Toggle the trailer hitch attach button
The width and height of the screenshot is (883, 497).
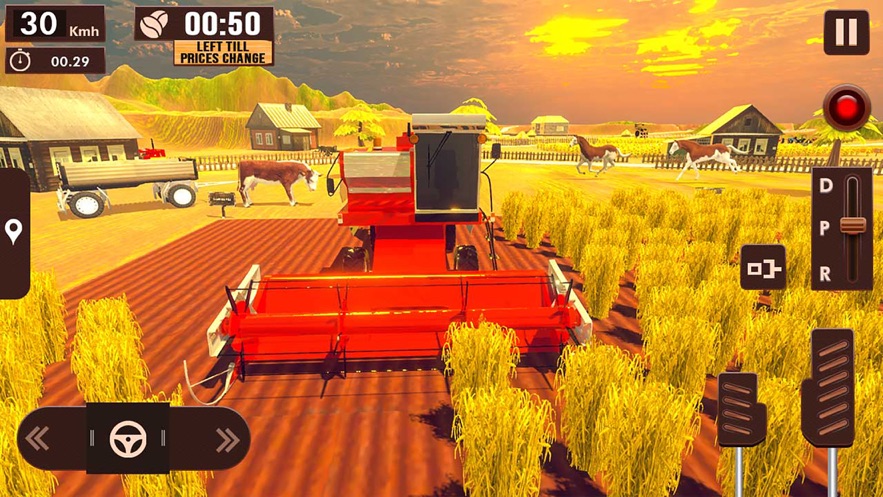pos(763,267)
